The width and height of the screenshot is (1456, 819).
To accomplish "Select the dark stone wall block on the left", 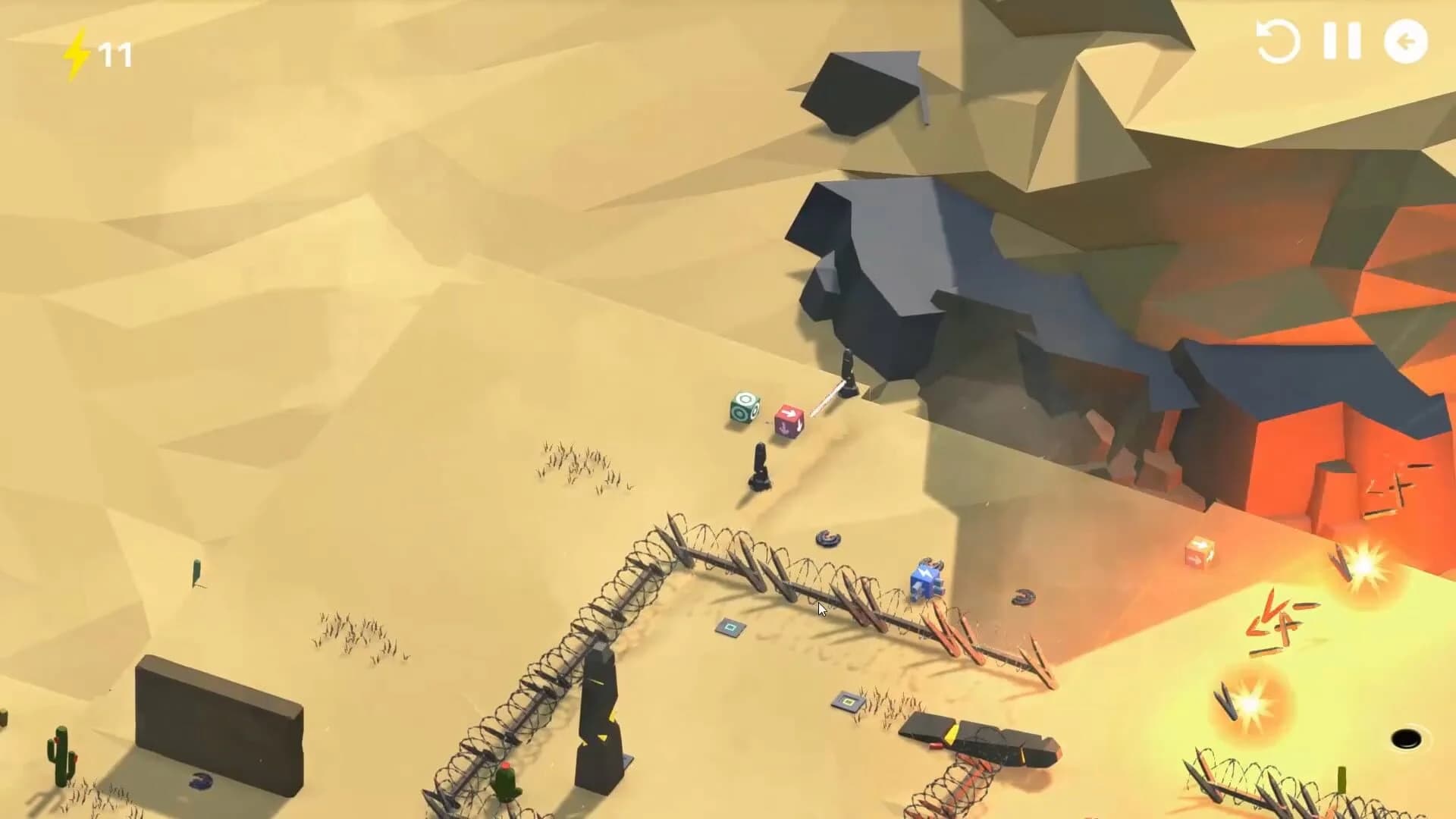I will tap(220, 705).
